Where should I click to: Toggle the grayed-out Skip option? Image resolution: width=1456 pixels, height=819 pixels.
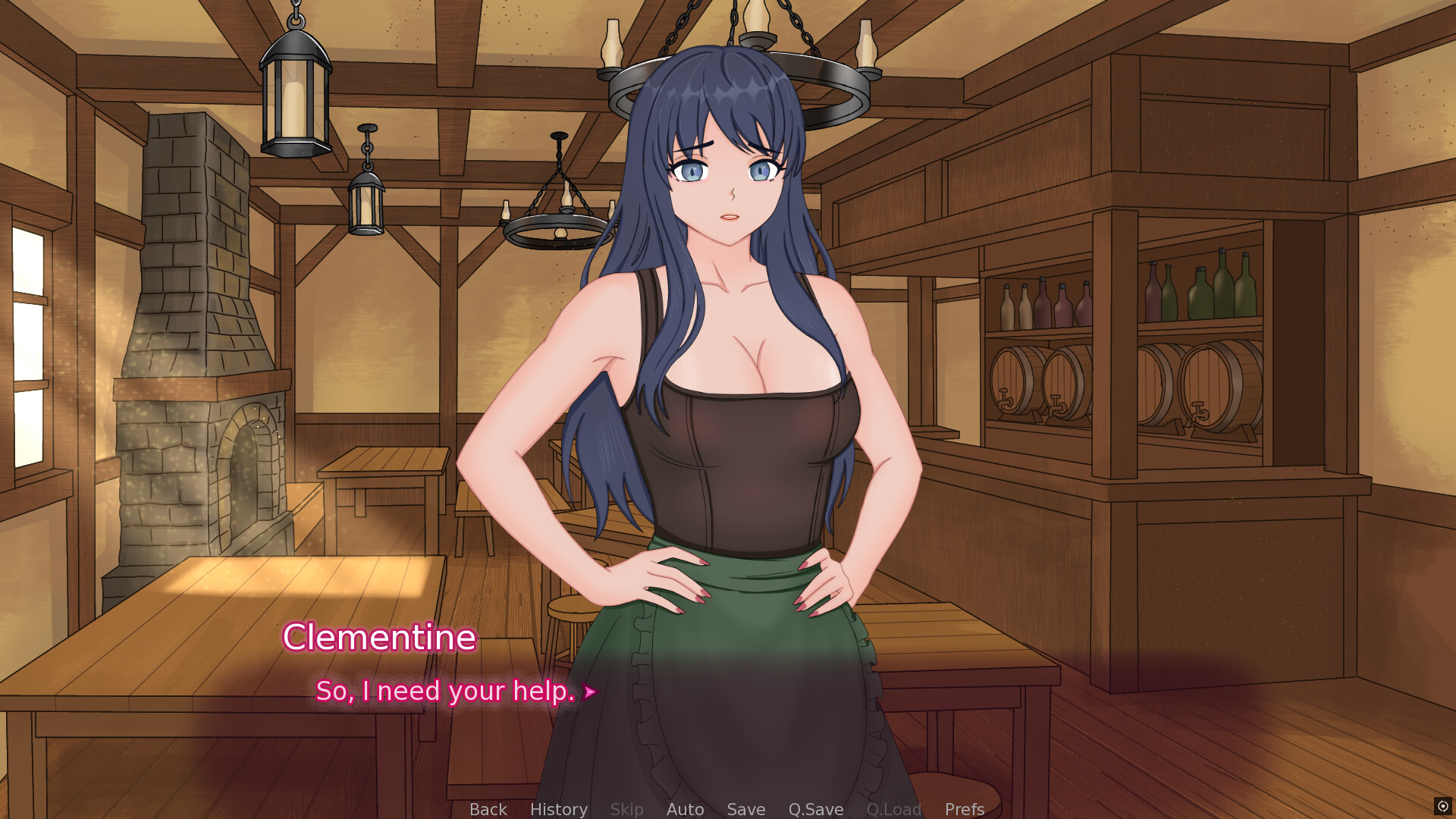pos(626,809)
